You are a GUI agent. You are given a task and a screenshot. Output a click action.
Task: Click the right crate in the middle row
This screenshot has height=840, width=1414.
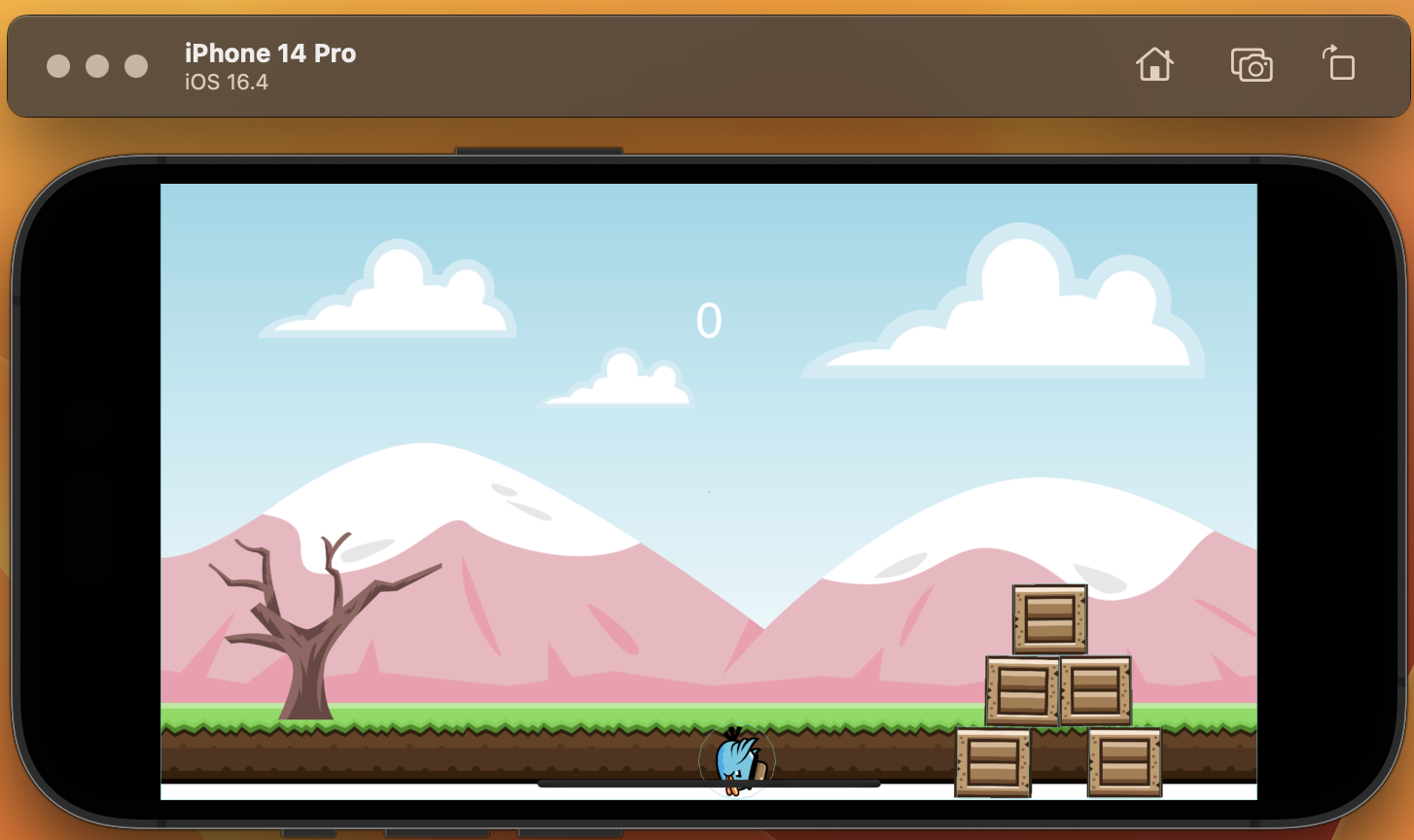(1096, 690)
